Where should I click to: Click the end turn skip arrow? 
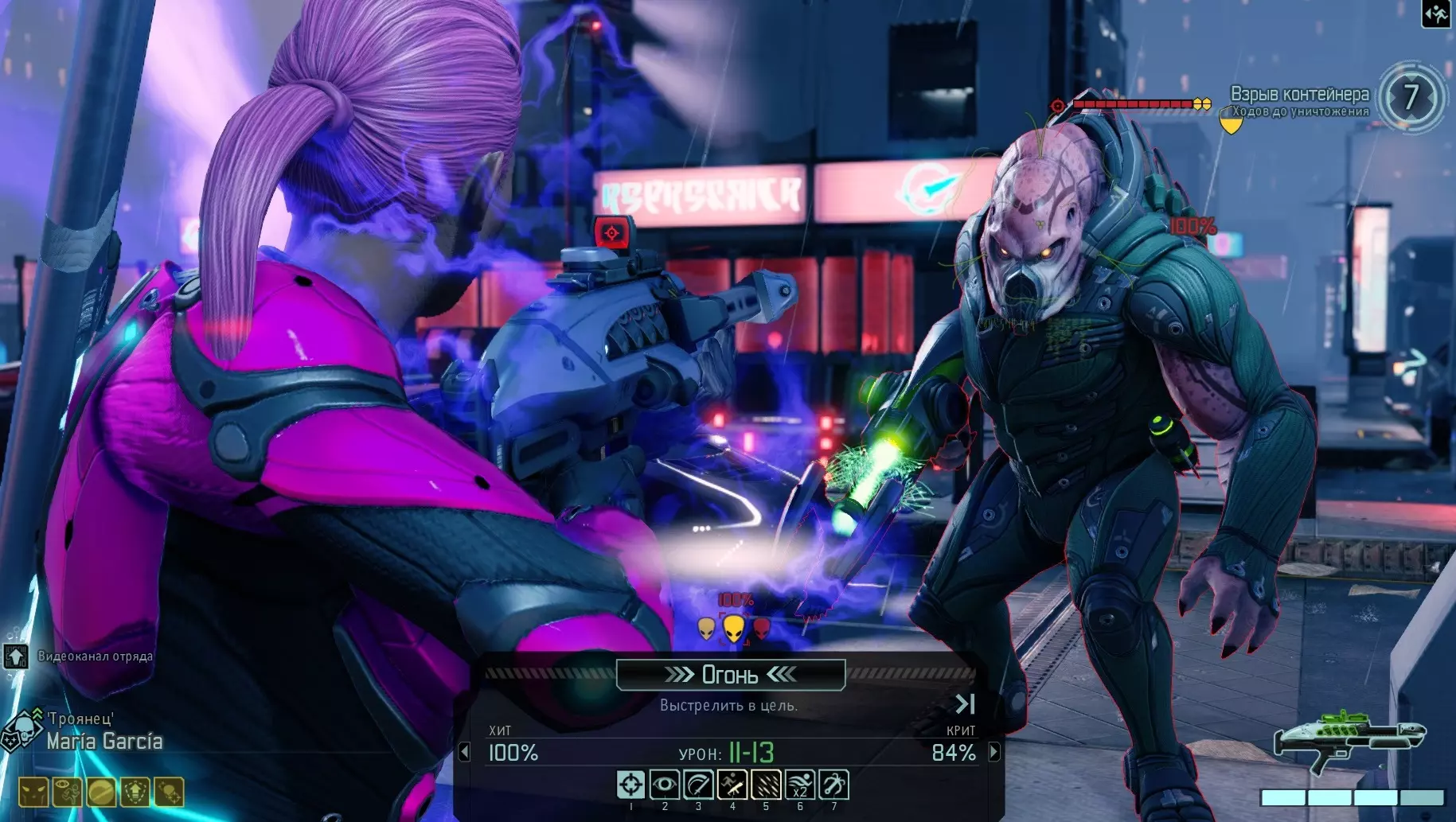click(965, 703)
